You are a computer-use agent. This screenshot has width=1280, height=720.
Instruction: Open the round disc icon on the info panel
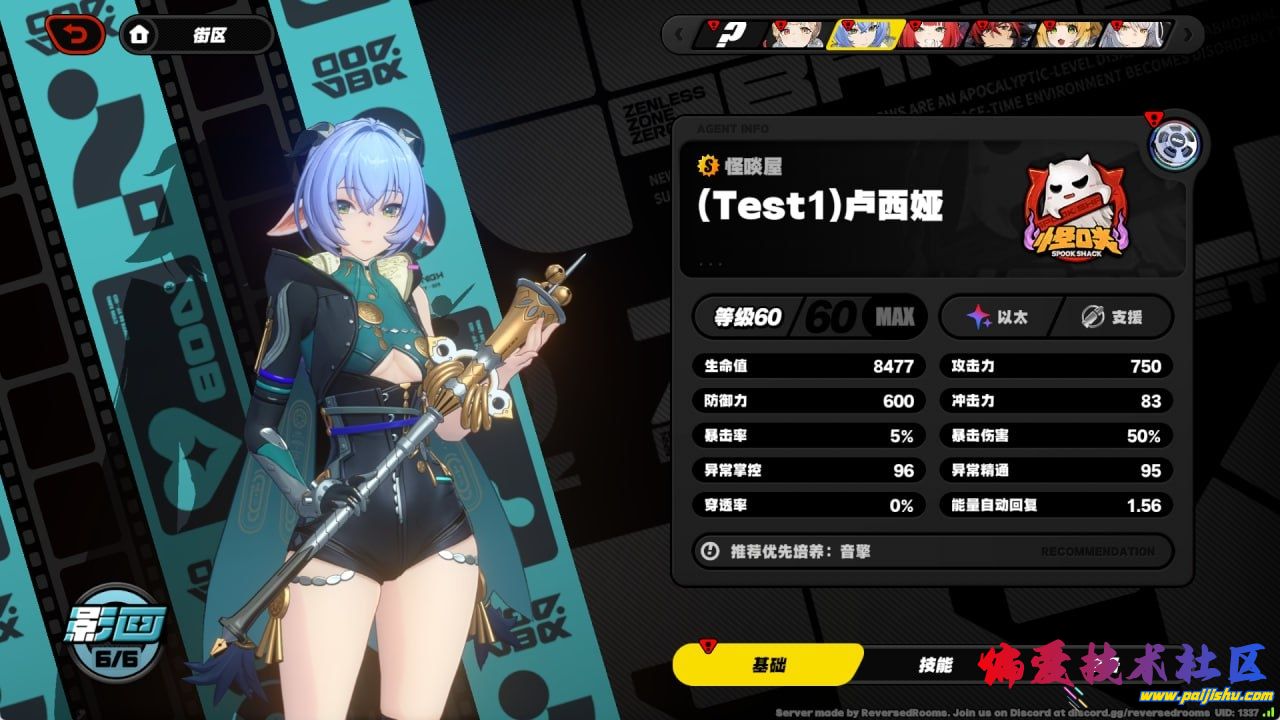pyautogui.click(x=1173, y=144)
